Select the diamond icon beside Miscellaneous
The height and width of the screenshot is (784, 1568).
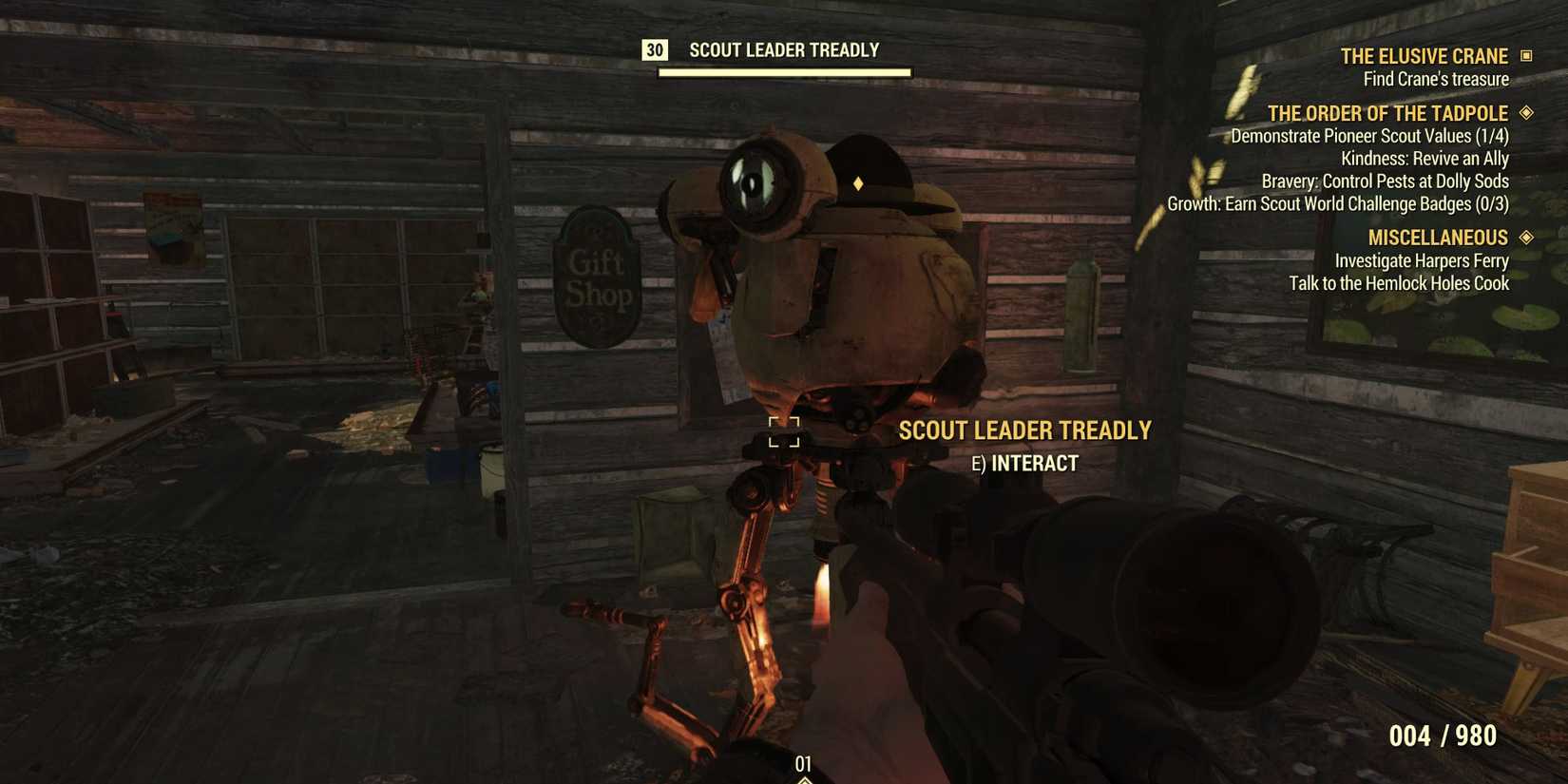pos(1525,237)
